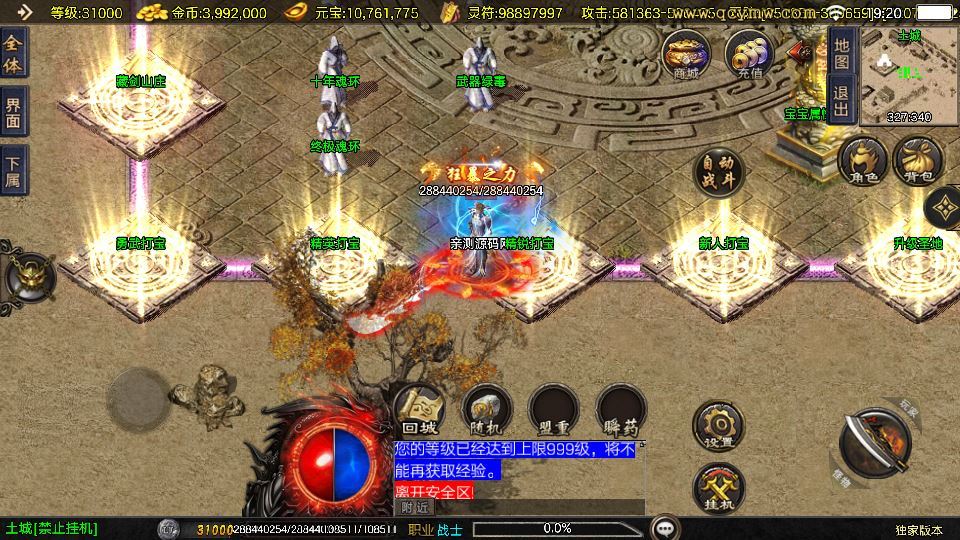Screen dimensions: 960x540
Task: Open the 角色 character sheet
Action: tap(862, 162)
